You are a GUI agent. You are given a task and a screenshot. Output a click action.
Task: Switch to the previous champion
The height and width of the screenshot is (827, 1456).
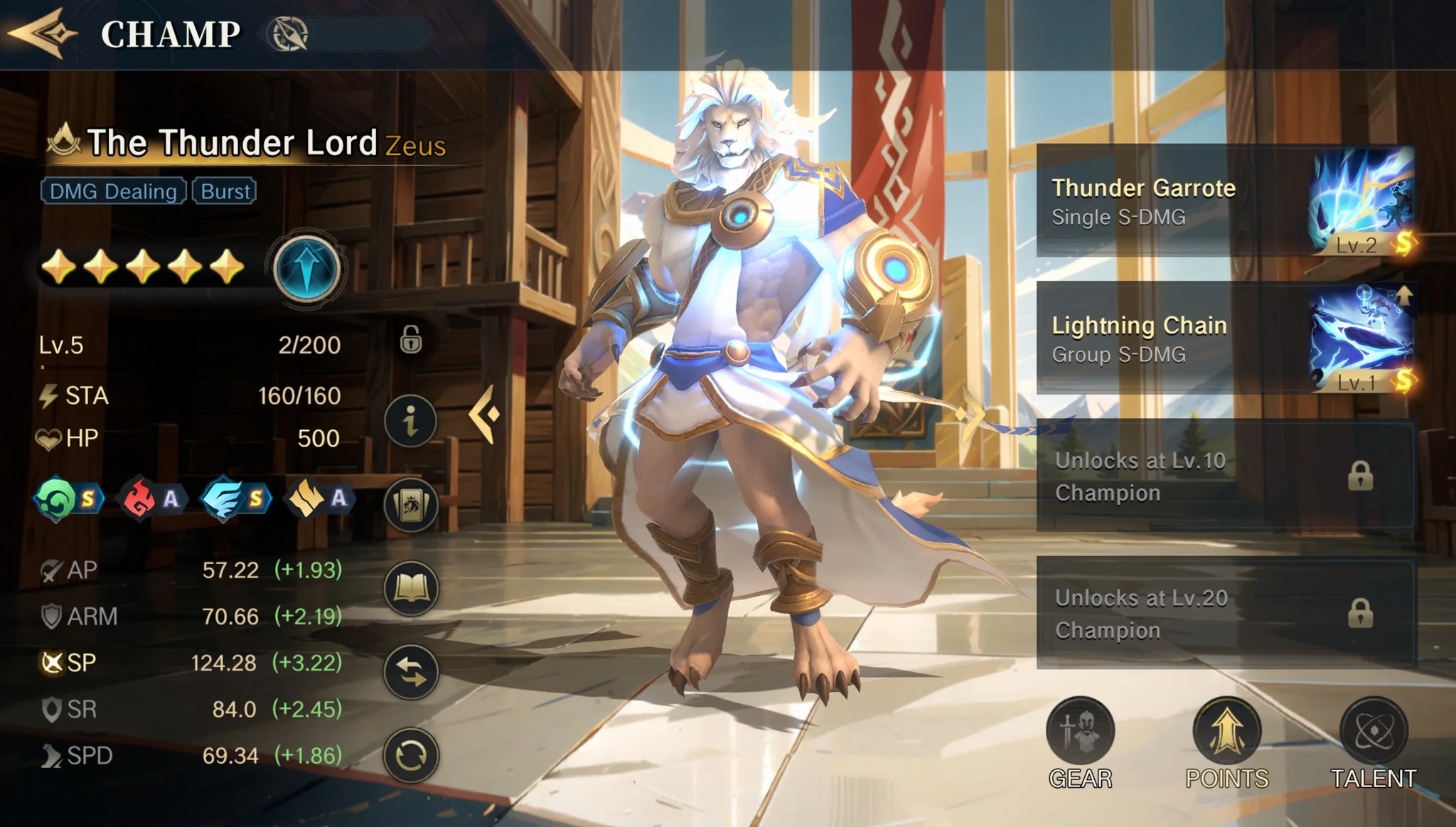pyautogui.click(x=486, y=414)
